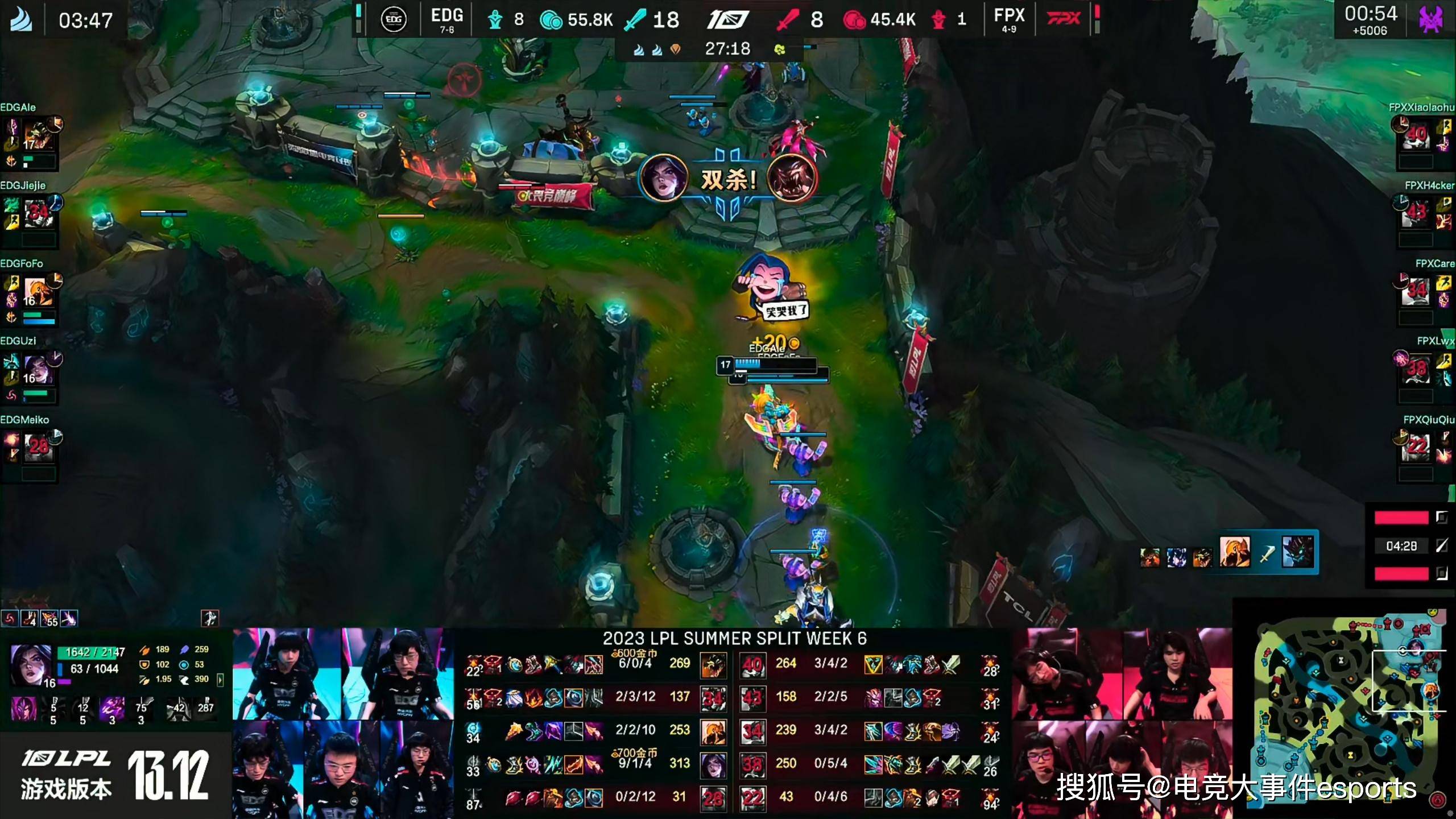Click Kai'Sa's purple passive ability icon
Viewport: 1456px width, 819px height.
point(24,709)
